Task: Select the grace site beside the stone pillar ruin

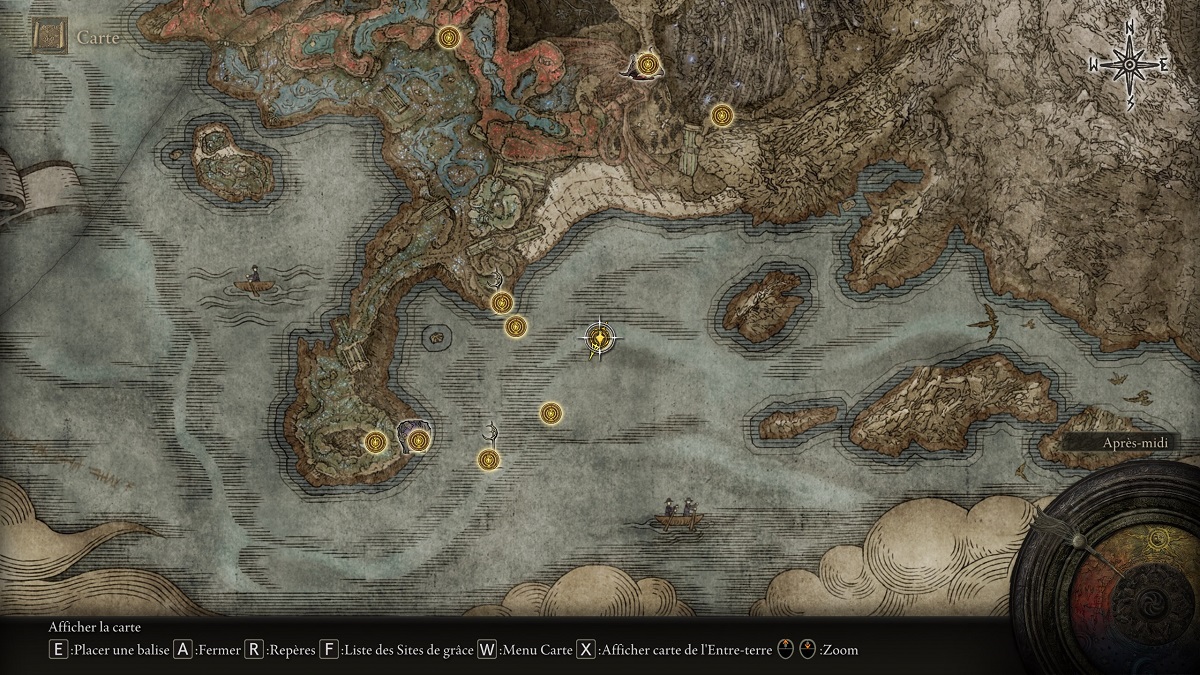Action: pos(721,116)
